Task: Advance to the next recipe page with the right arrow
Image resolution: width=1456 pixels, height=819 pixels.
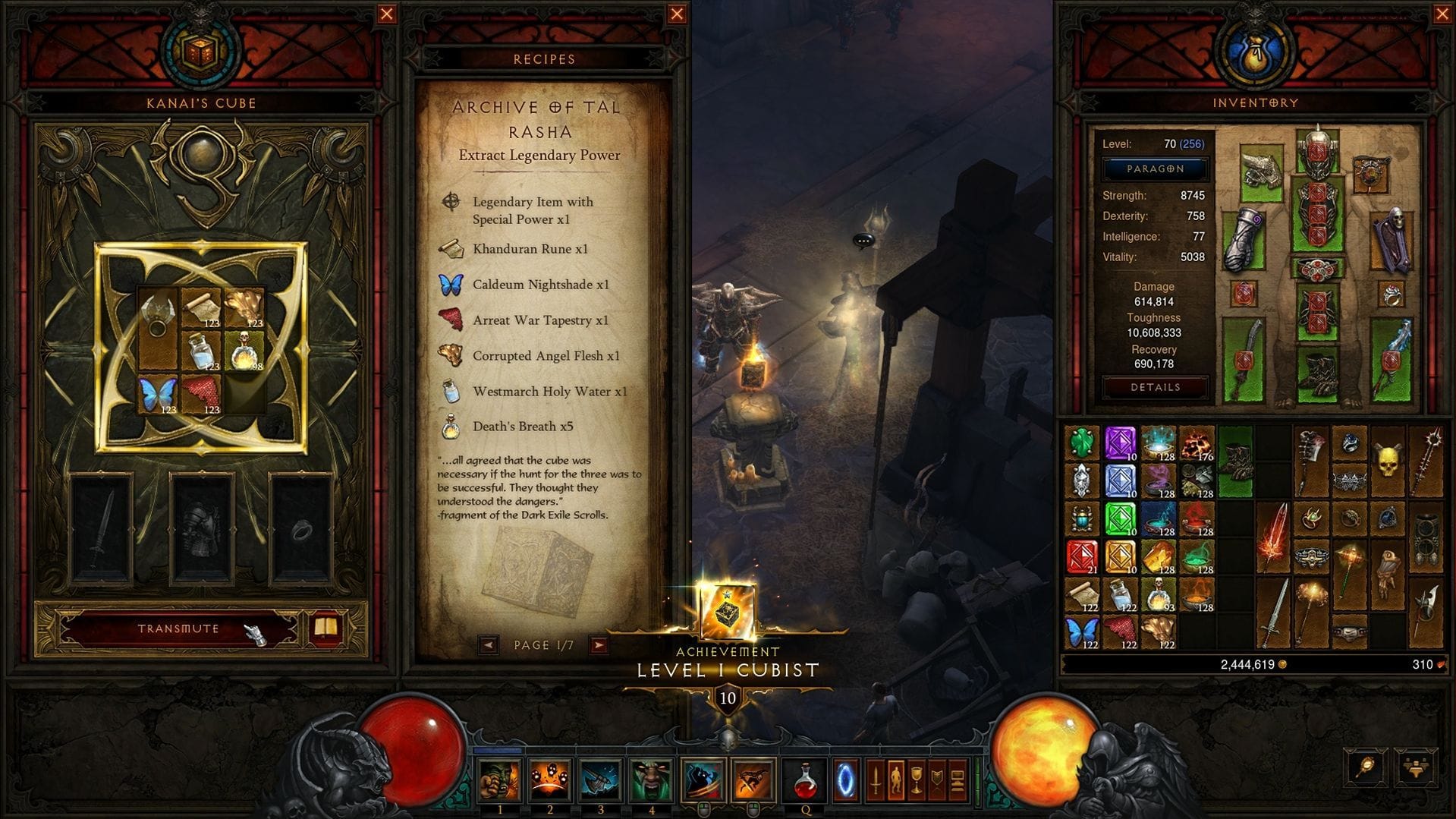Action: tap(599, 644)
